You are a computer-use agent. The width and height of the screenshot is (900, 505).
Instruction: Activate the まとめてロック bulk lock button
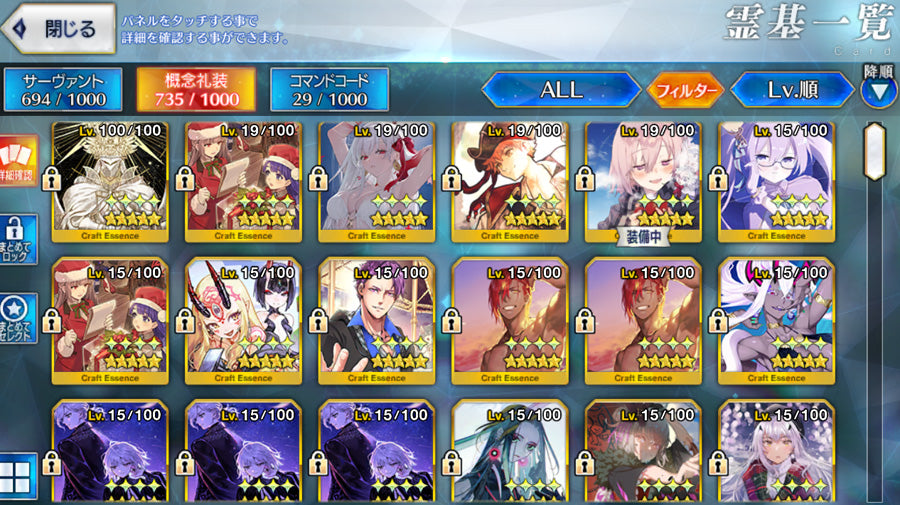(19, 240)
